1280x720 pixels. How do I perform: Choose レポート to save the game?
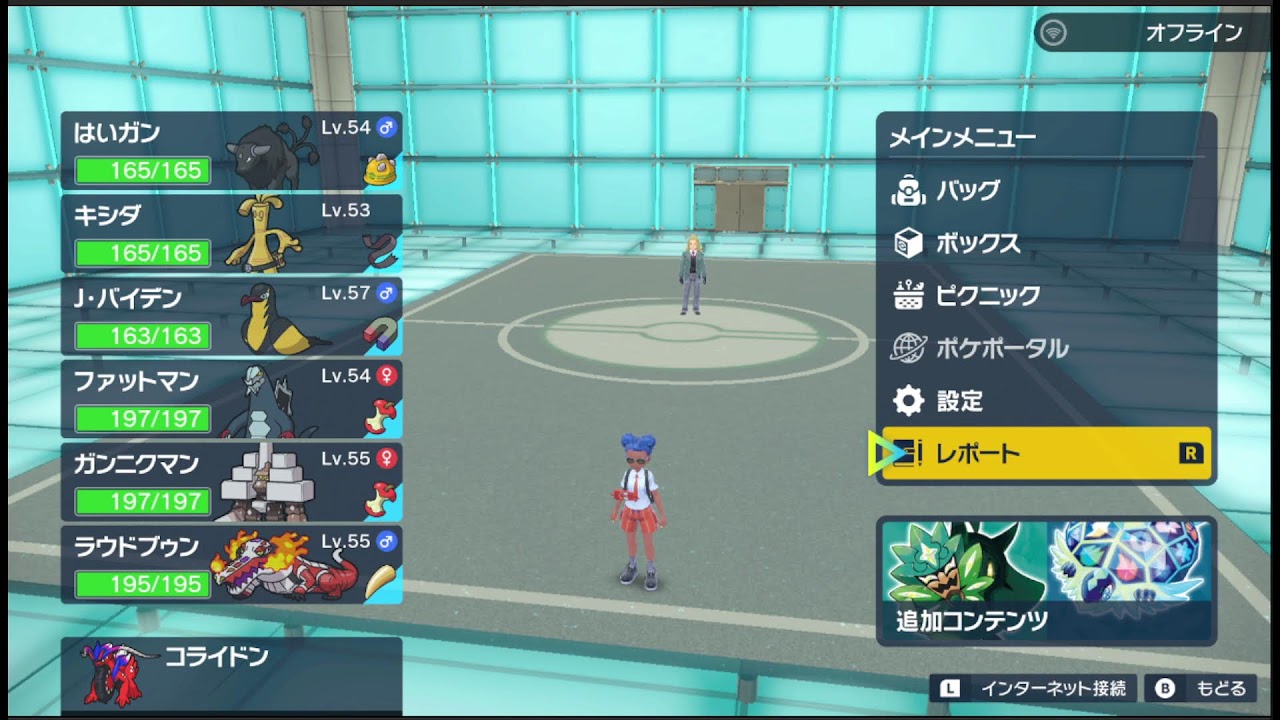pos(1045,454)
